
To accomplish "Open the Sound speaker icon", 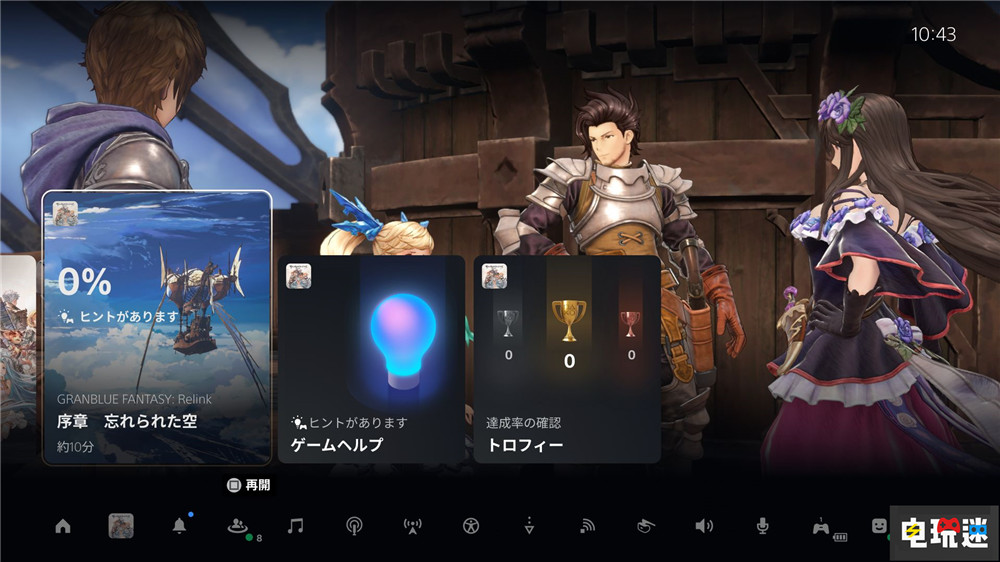I will [704, 526].
